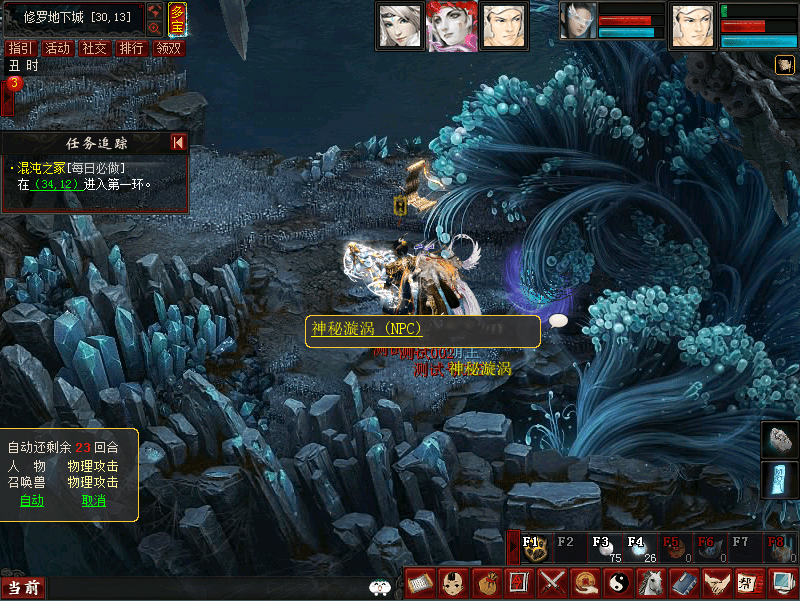The height and width of the screenshot is (601, 800).
Task: Select the F1 paw skill slot
Action: 533,548
